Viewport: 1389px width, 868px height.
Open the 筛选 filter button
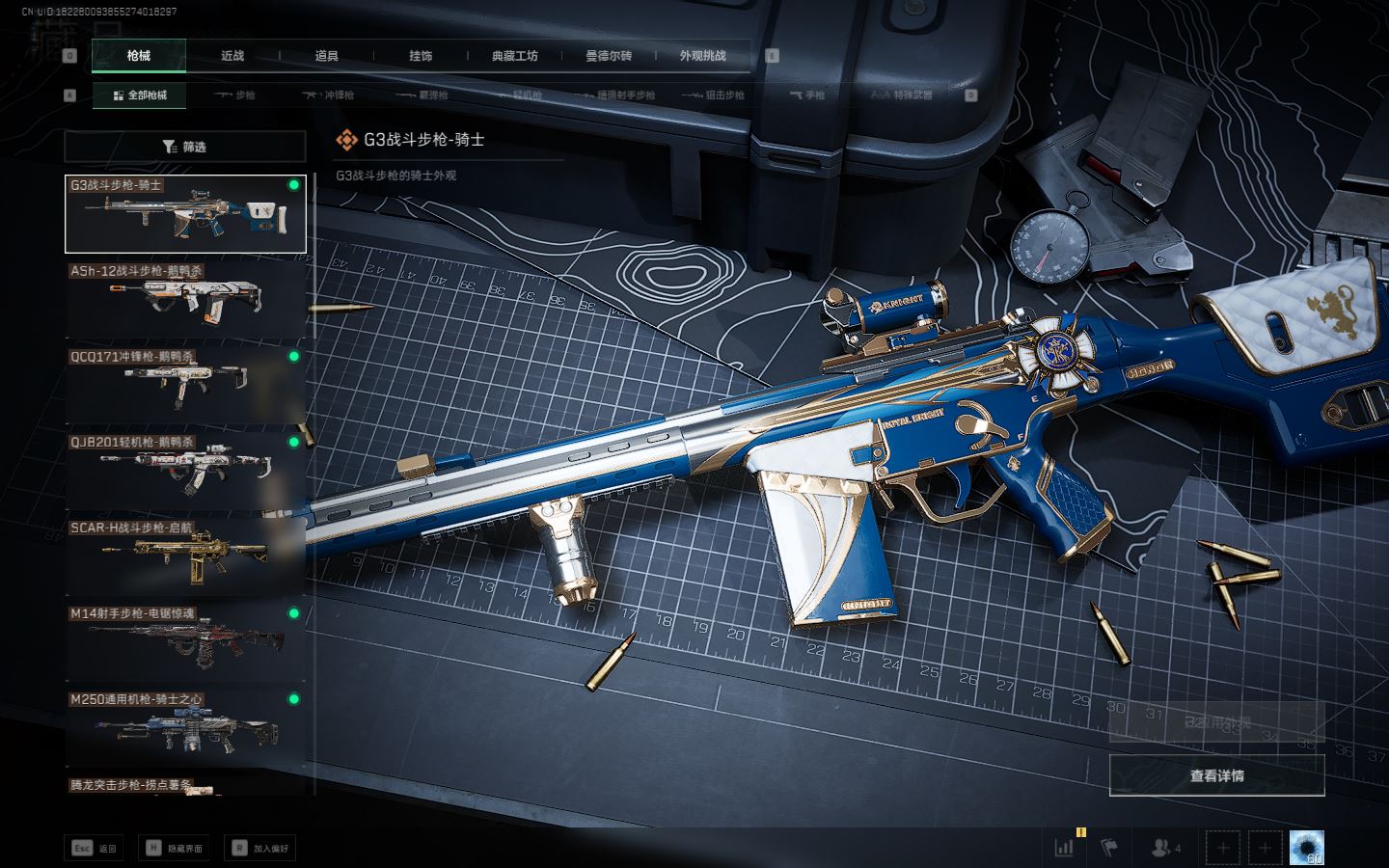[x=185, y=147]
